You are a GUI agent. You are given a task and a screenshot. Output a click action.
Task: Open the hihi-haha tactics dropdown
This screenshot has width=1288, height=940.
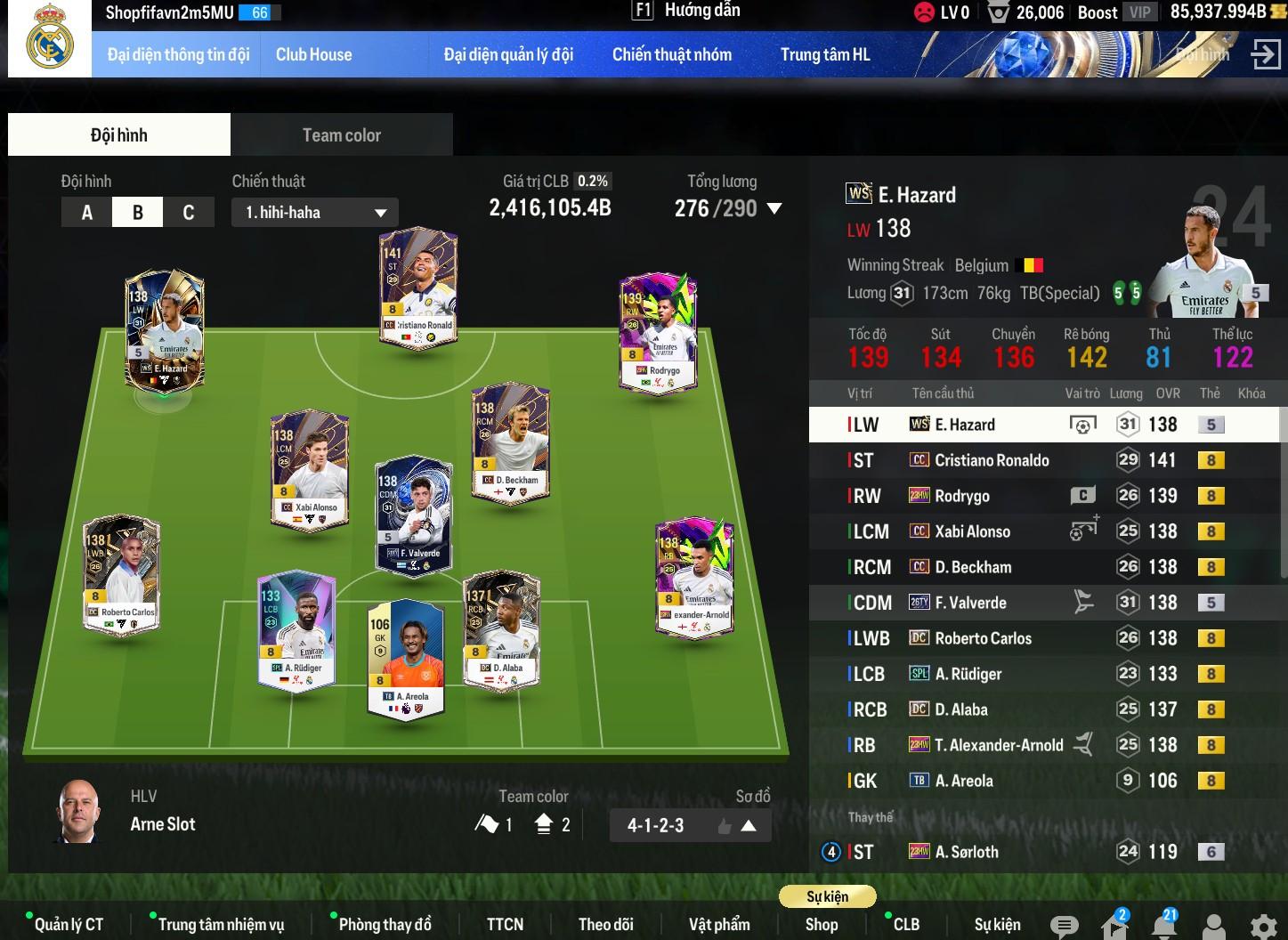click(314, 213)
